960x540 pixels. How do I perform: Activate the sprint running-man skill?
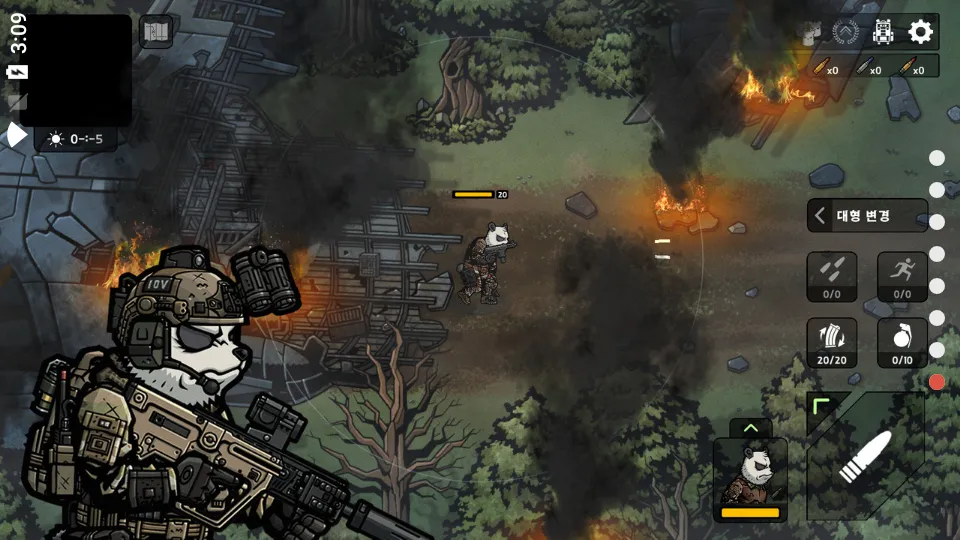click(902, 277)
